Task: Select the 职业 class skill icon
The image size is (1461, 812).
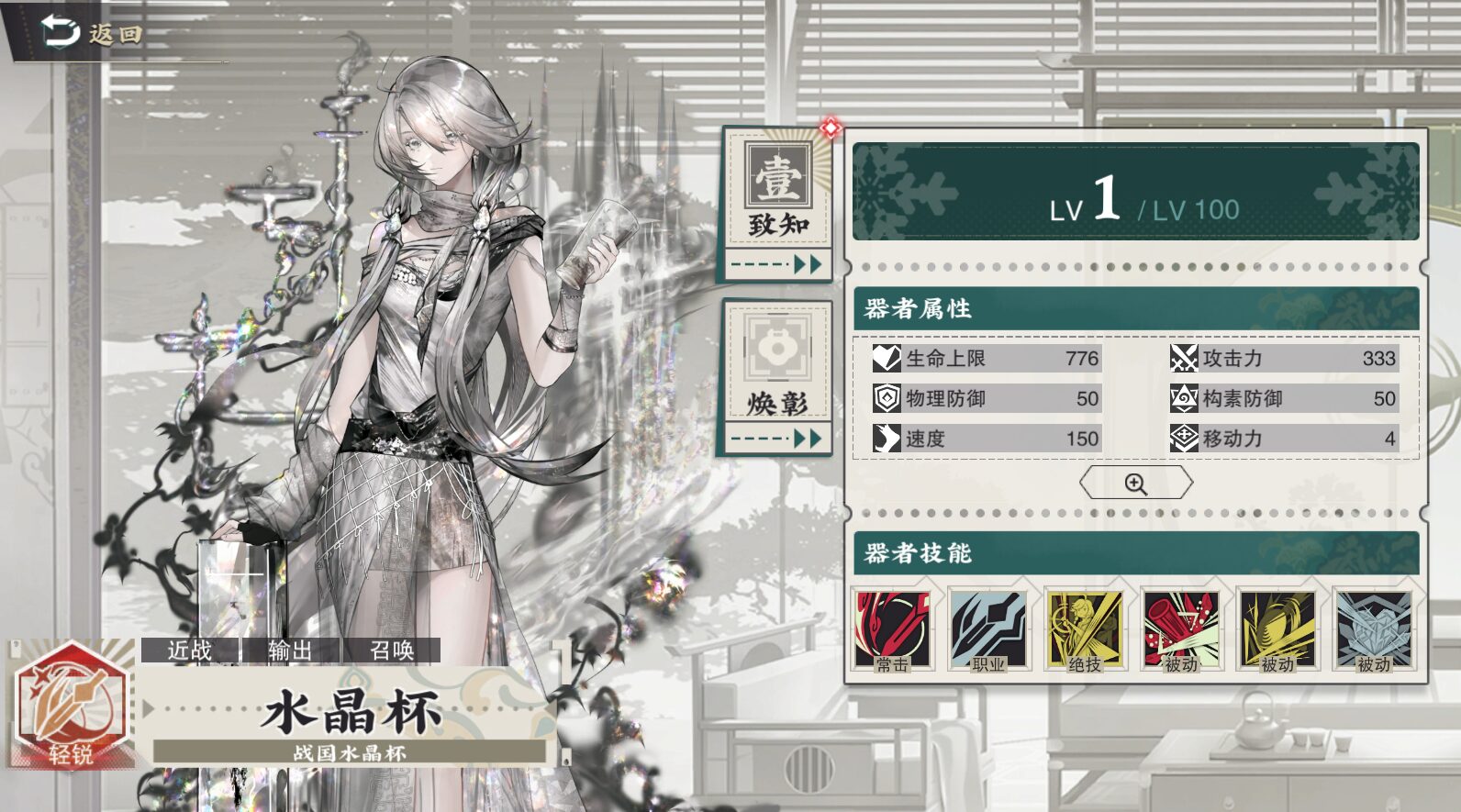Action: [988, 631]
